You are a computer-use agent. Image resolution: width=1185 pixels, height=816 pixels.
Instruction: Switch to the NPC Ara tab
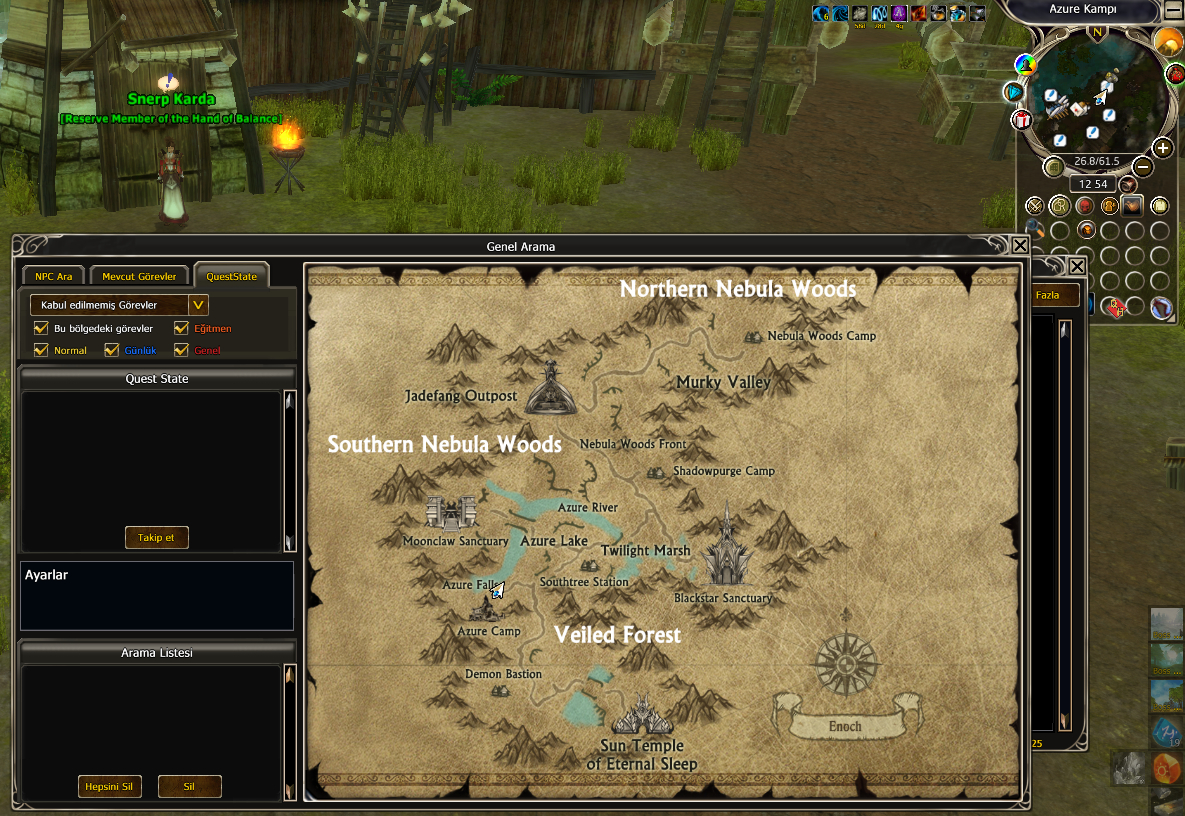[54, 276]
